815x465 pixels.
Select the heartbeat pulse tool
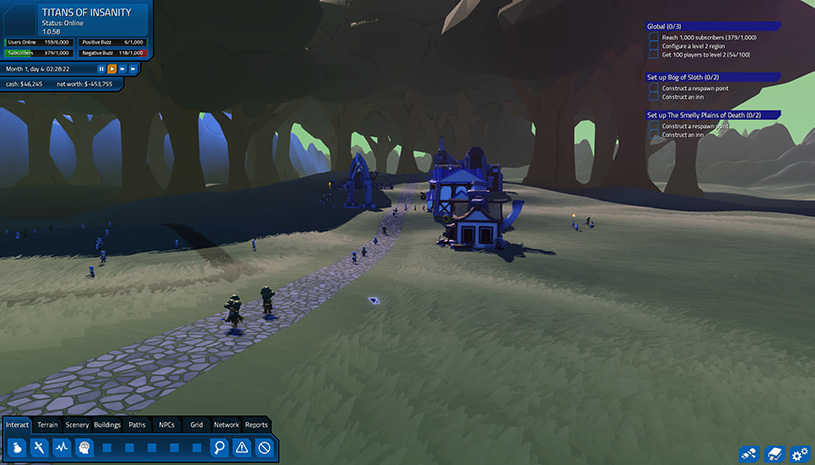click(x=62, y=448)
